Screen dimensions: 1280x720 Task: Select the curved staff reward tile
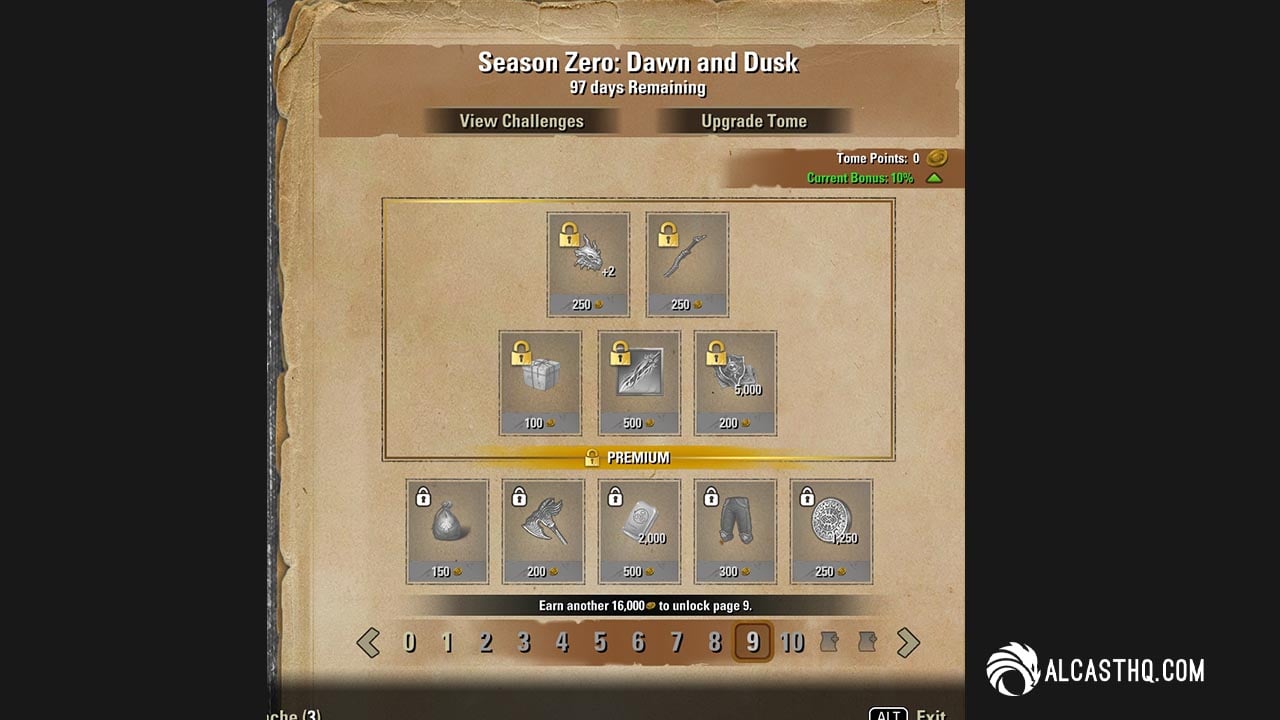point(687,264)
